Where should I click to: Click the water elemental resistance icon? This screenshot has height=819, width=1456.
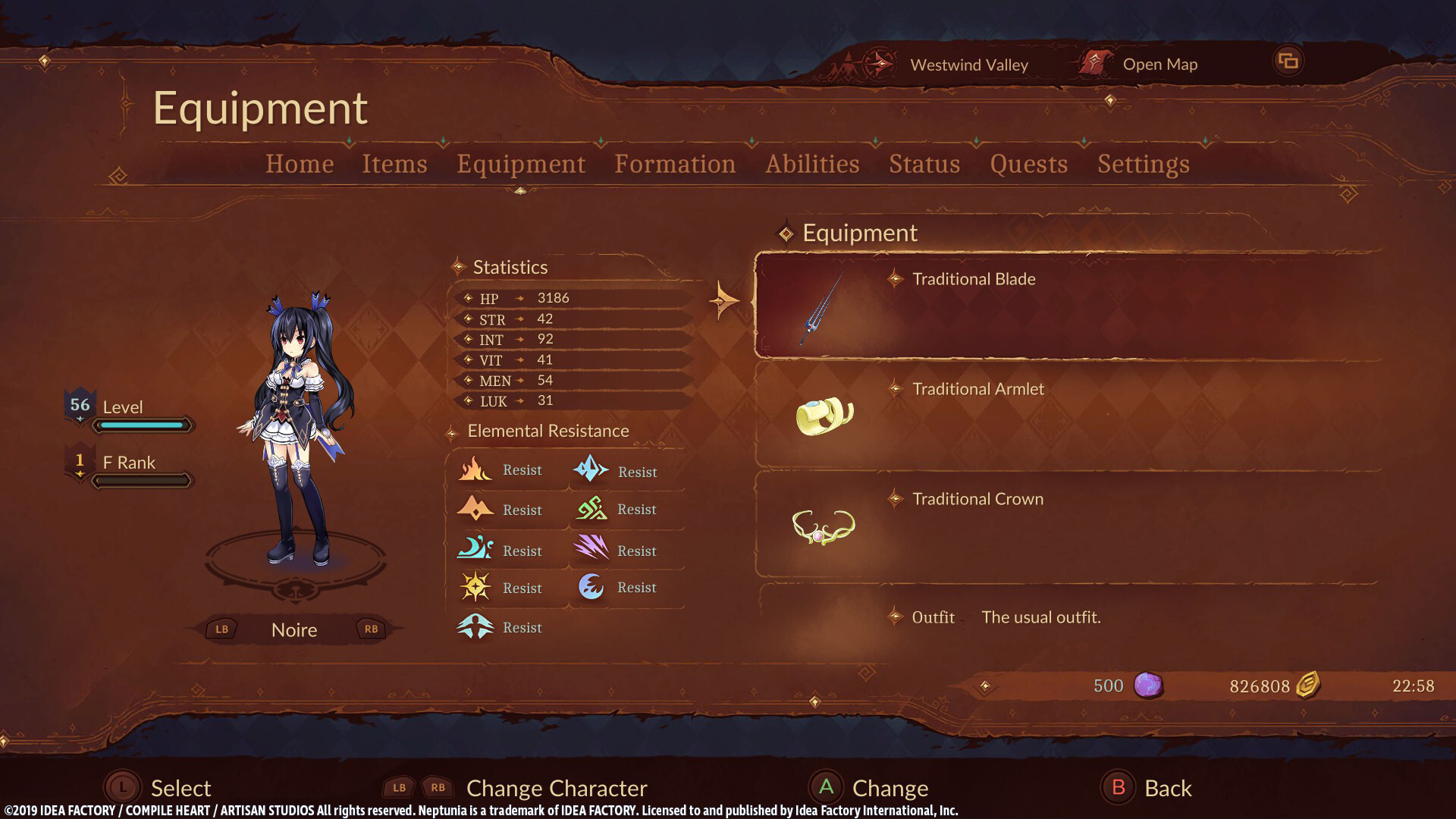[x=475, y=549]
